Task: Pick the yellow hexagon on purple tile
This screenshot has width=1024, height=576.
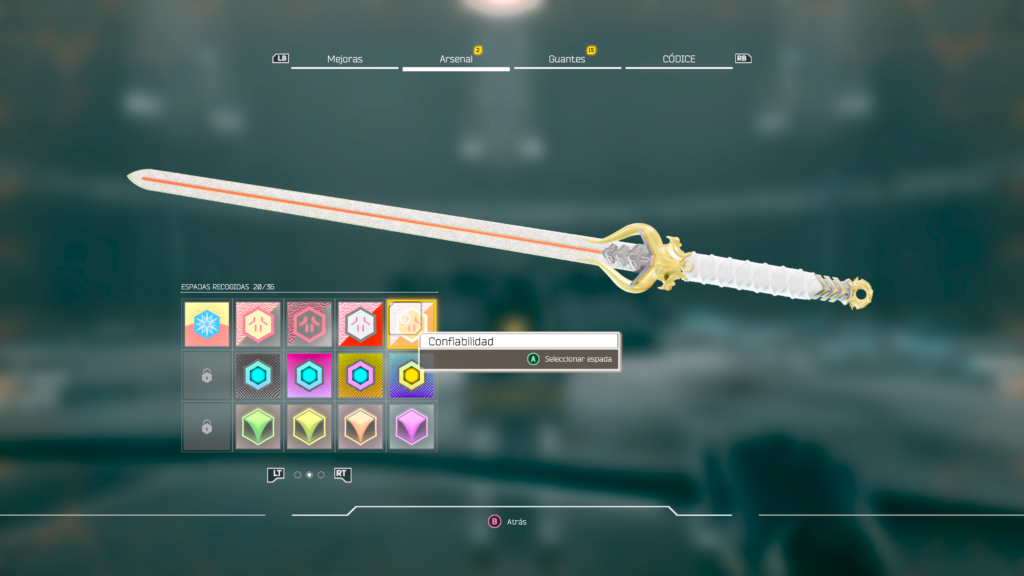Action: 411,376
